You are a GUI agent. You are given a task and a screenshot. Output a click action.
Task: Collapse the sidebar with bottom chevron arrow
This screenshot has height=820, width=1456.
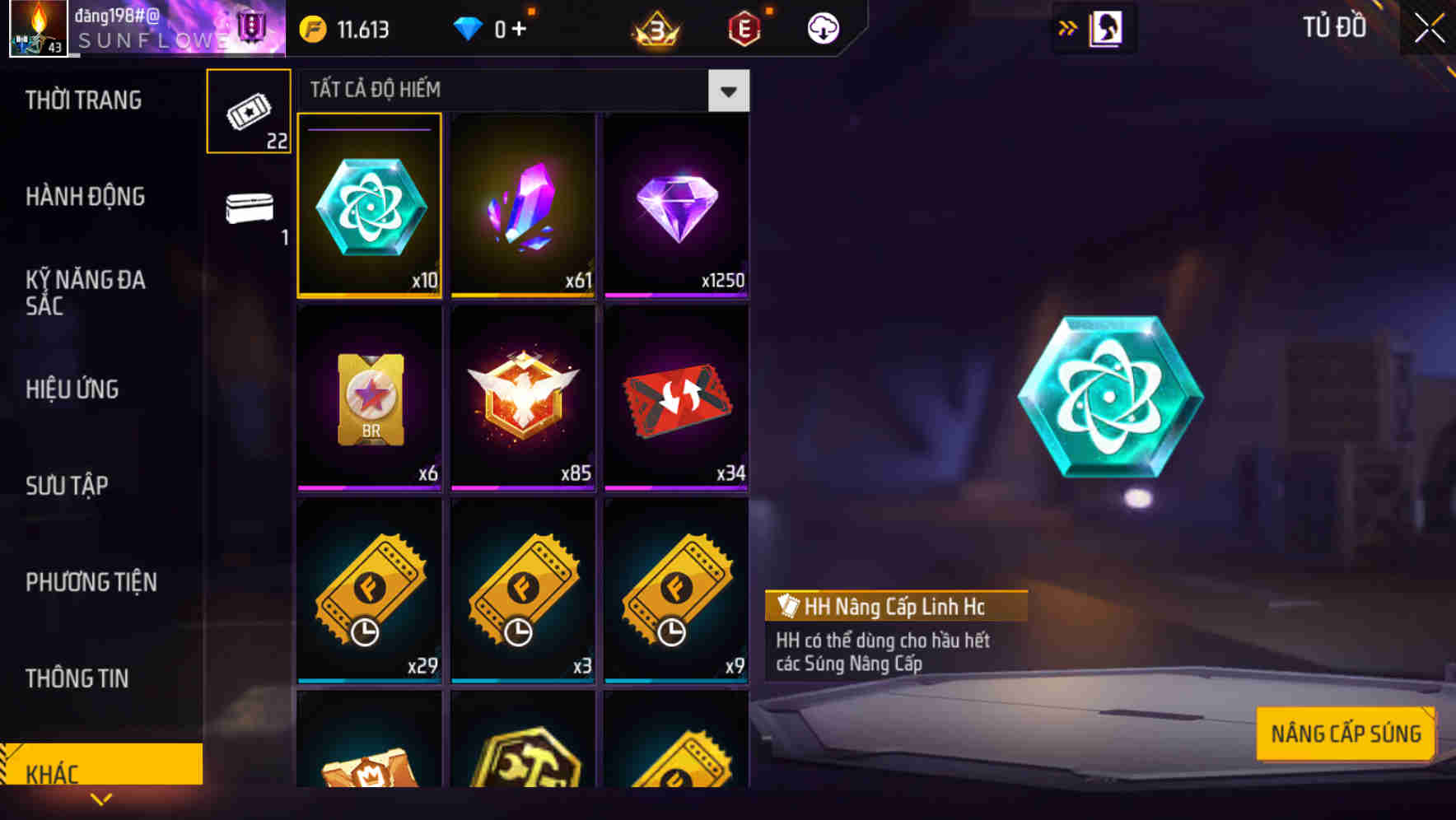pos(100,799)
